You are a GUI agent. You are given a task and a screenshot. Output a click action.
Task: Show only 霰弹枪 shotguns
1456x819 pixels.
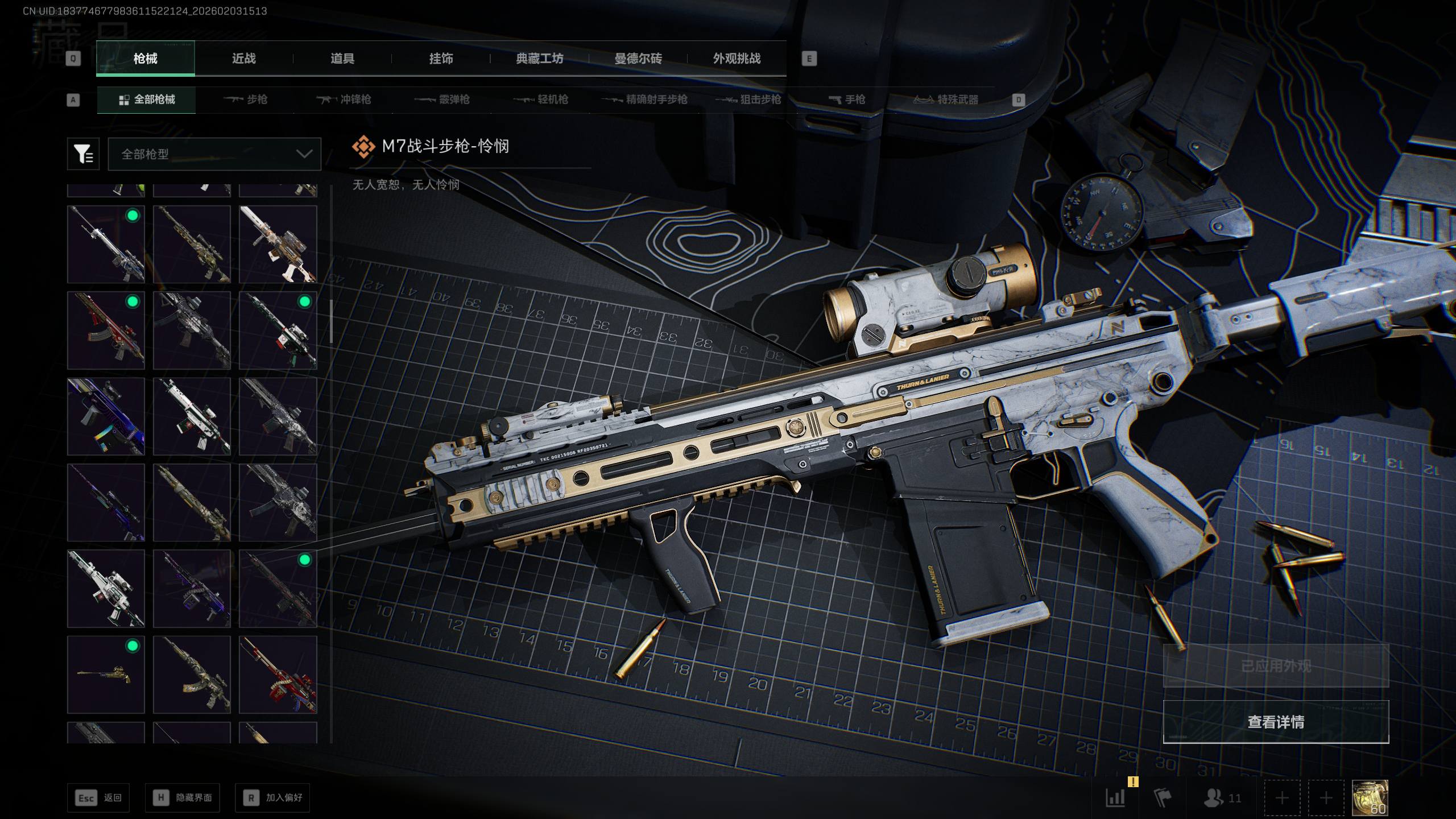pyautogui.click(x=442, y=100)
